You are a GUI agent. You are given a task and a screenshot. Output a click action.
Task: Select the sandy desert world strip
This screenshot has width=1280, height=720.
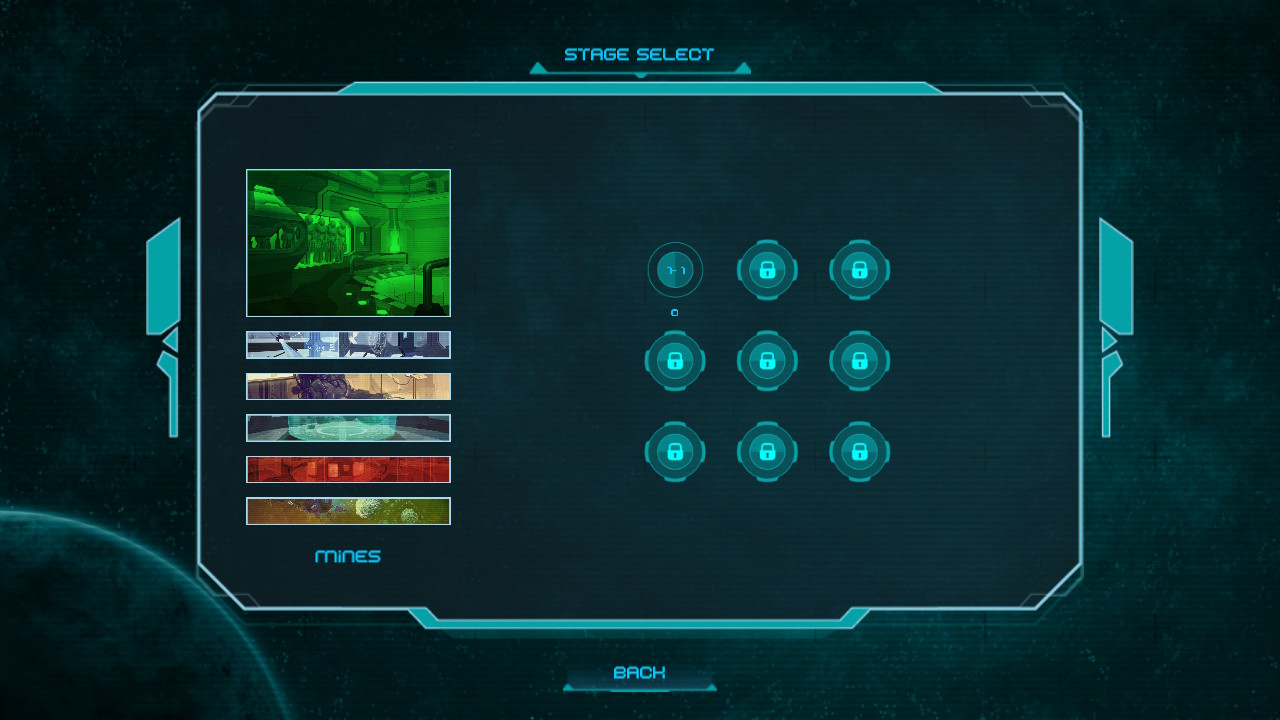(x=348, y=386)
